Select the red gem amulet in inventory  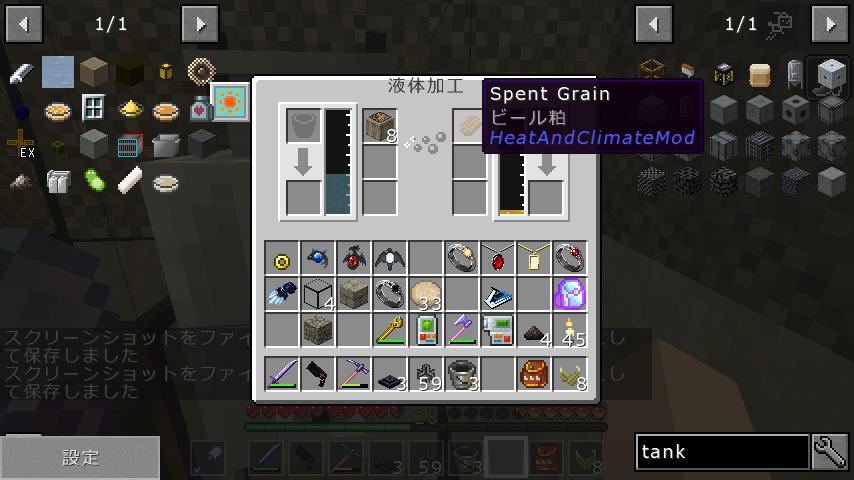pos(497,258)
